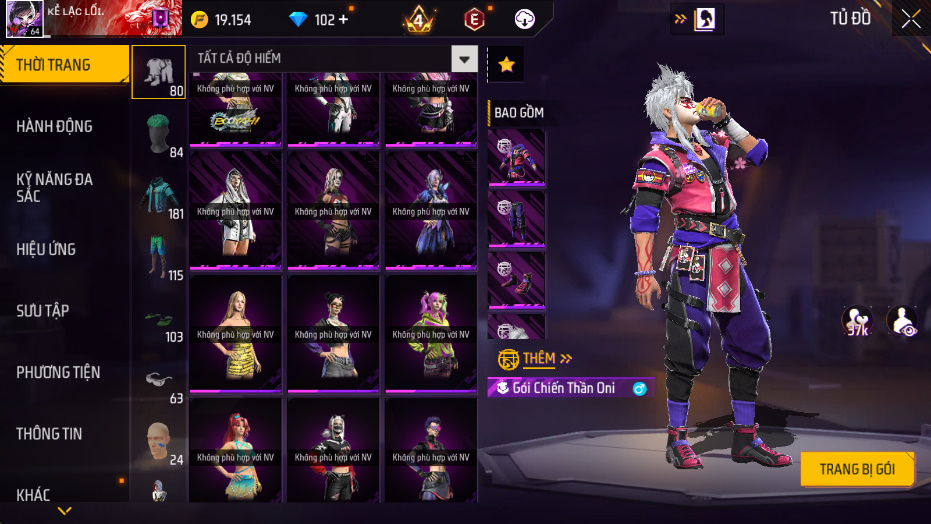
Task: Toggle the eye preview icon beside the character
Action: pos(902,320)
